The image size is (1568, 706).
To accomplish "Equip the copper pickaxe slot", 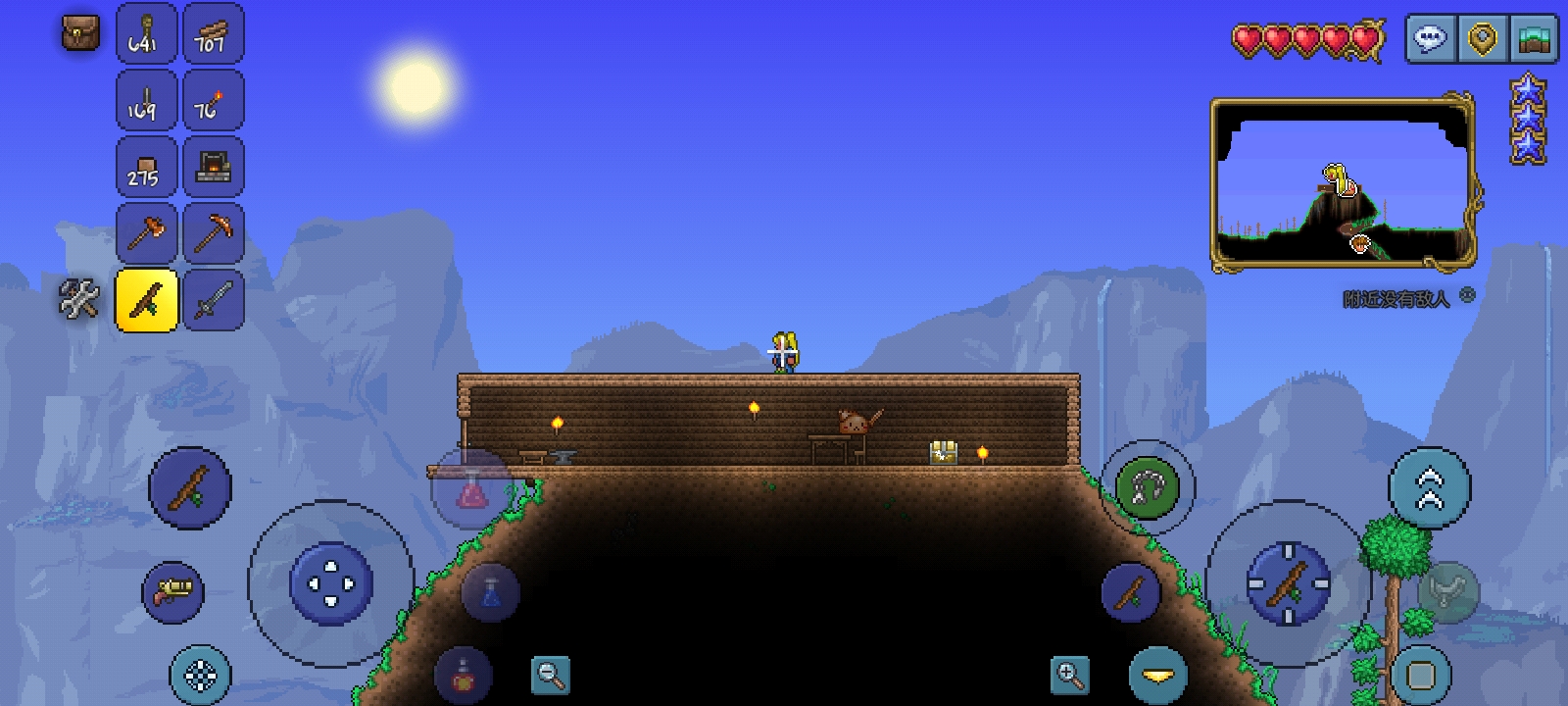I will pyautogui.click(x=213, y=233).
